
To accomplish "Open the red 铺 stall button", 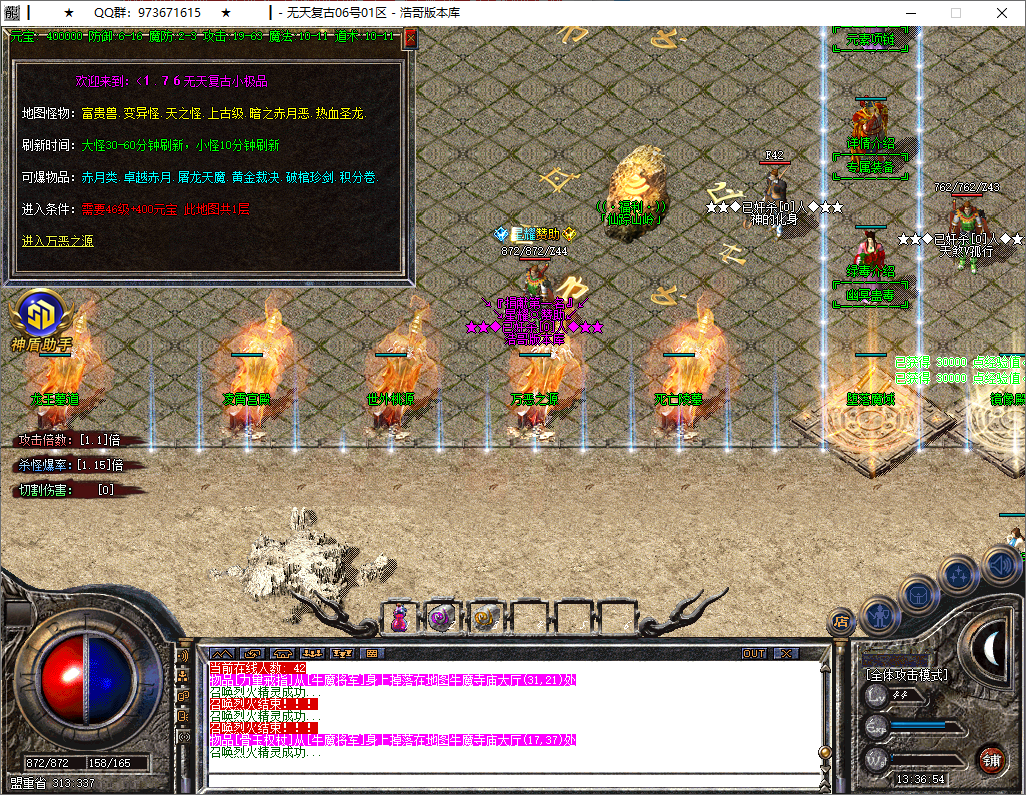I will [990, 759].
